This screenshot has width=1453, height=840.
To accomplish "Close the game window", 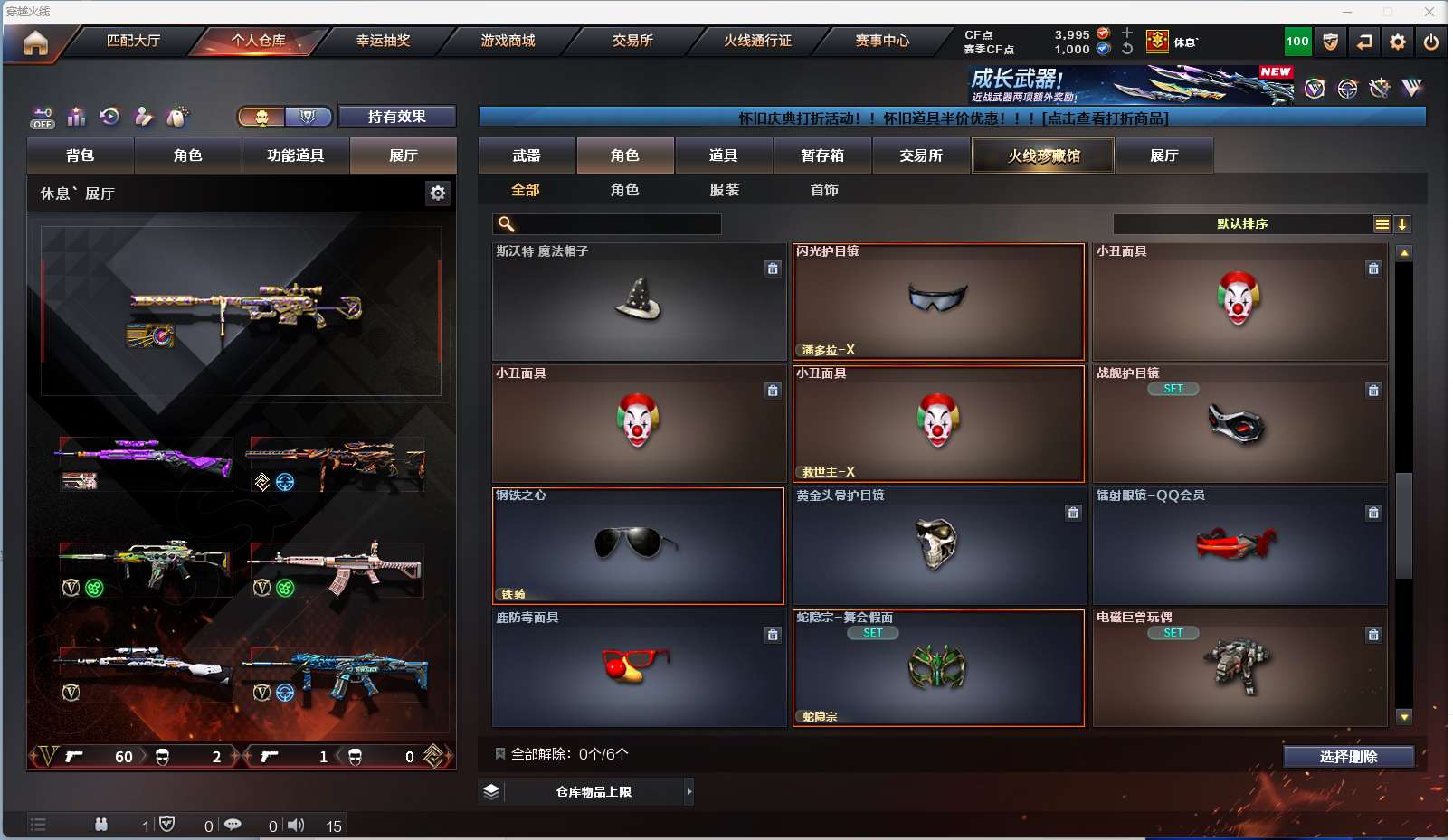I will point(1429,12).
